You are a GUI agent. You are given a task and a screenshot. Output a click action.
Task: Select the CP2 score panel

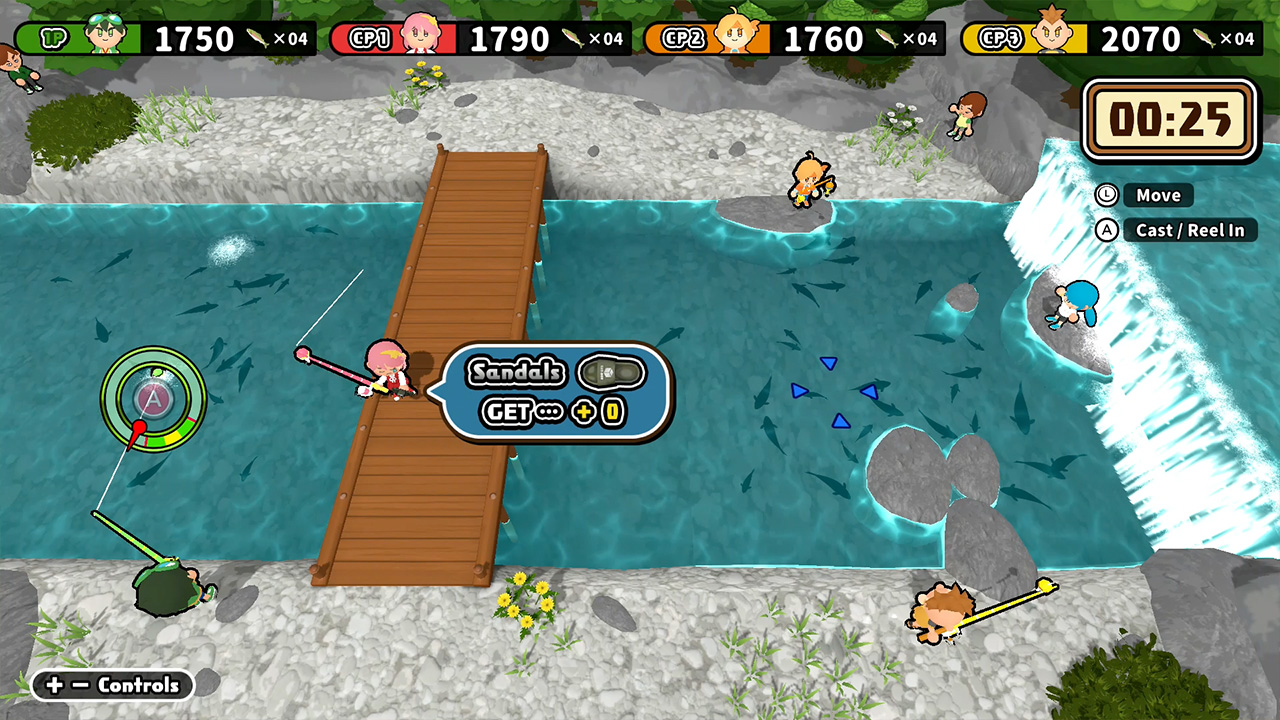(825, 40)
